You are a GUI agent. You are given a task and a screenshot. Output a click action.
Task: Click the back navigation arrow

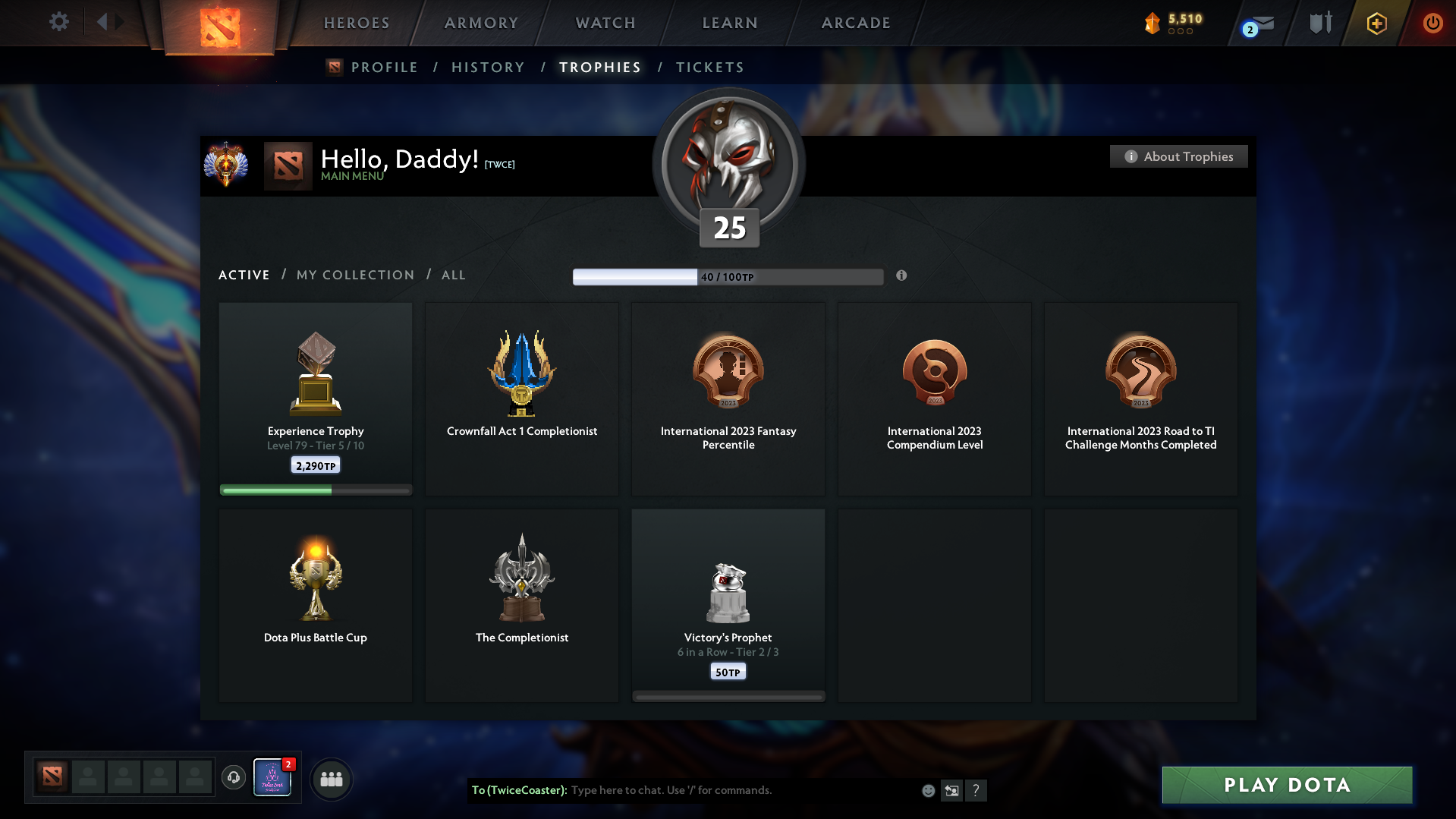pos(104,22)
